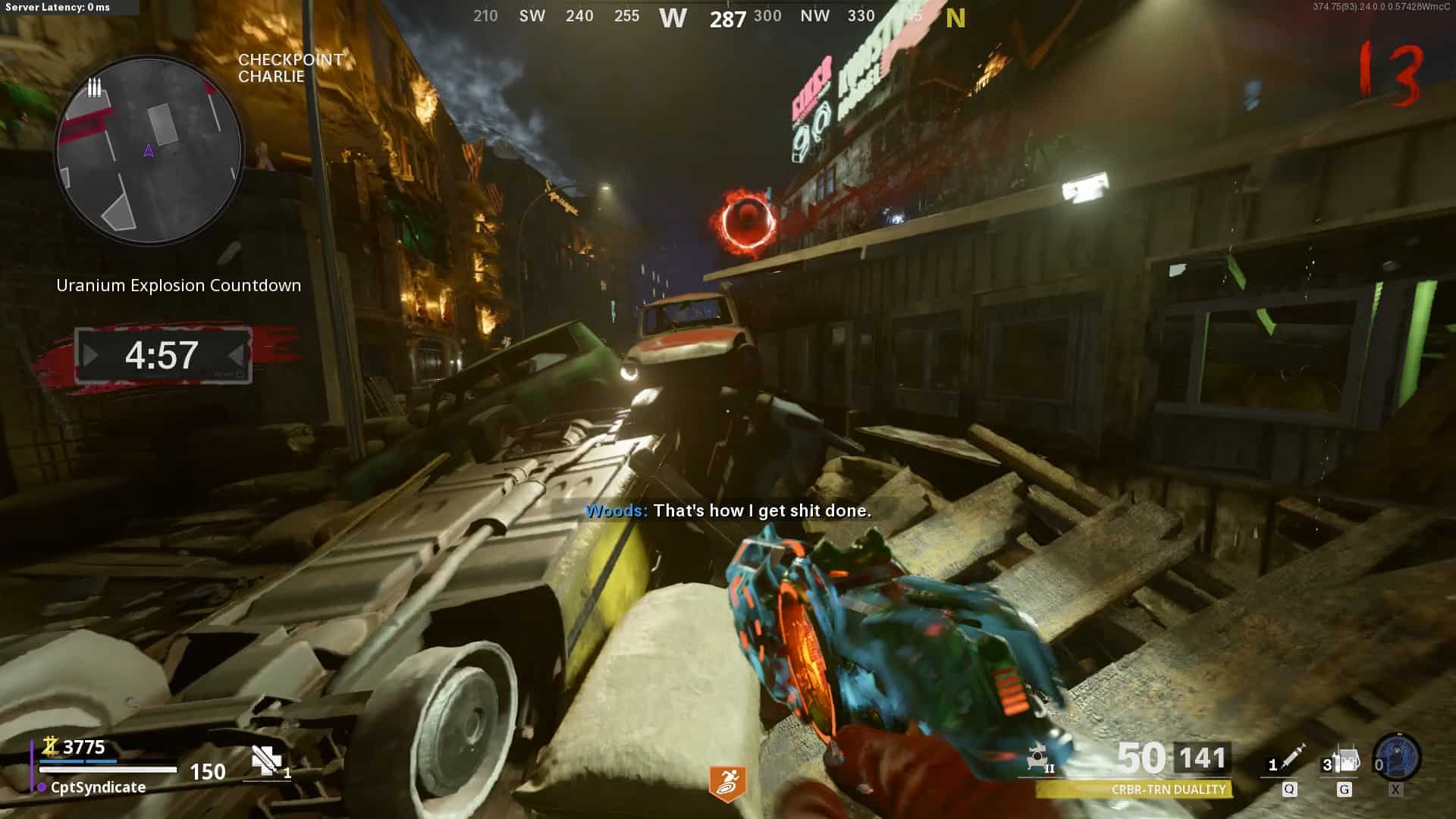
Task: Select the CptSyndicate player name
Action: point(98,787)
